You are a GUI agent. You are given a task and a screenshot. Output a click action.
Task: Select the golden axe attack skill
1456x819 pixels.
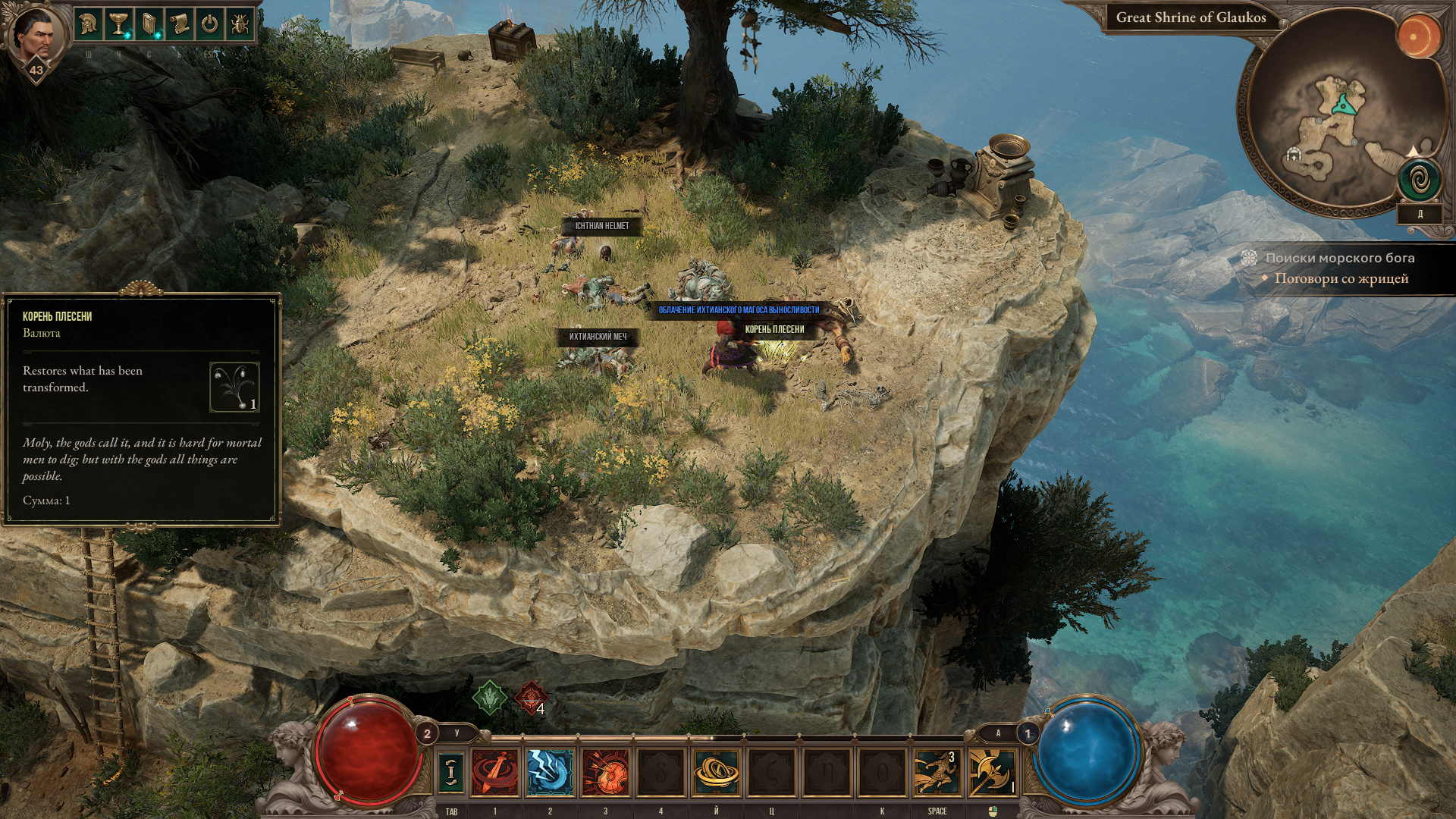click(991, 771)
